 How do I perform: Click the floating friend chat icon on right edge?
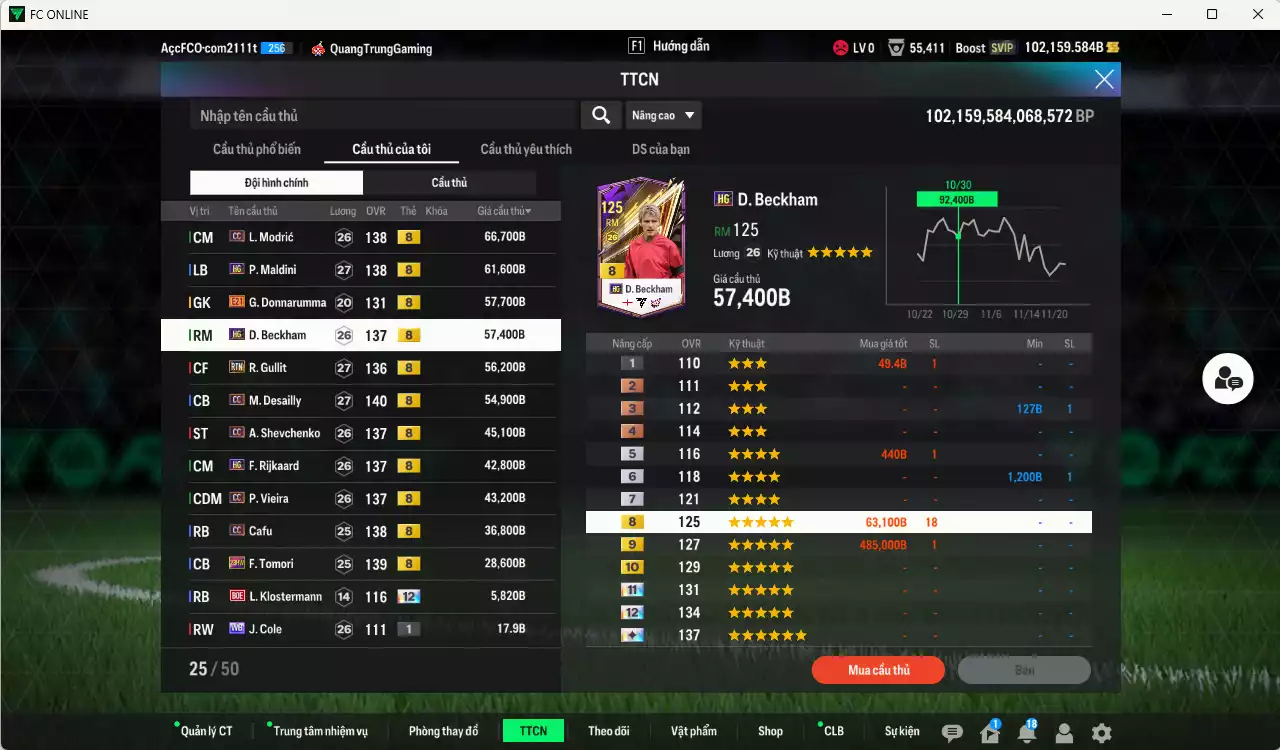pos(1227,379)
